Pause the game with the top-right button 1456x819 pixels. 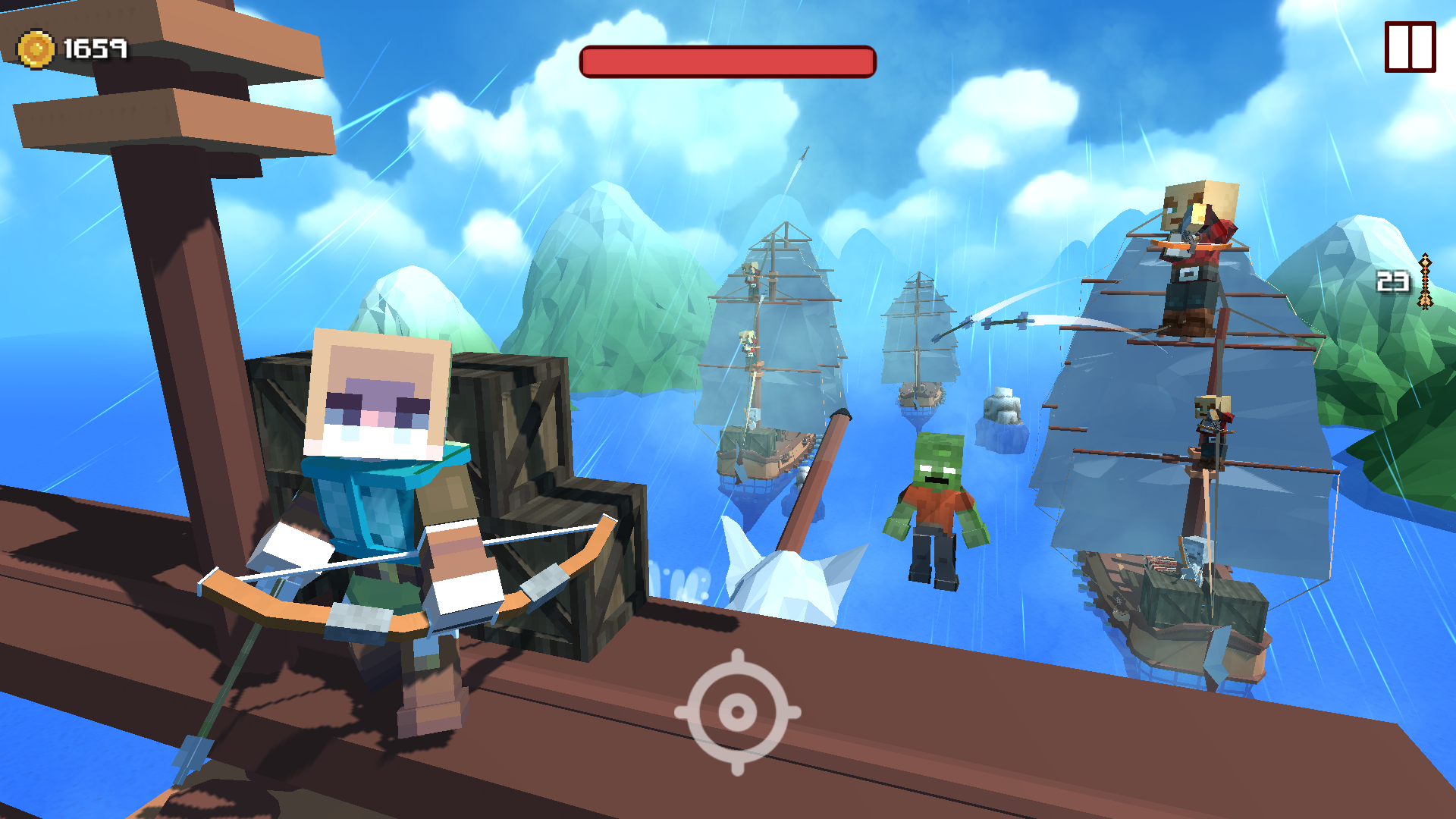pyautogui.click(x=1410, y=48)
